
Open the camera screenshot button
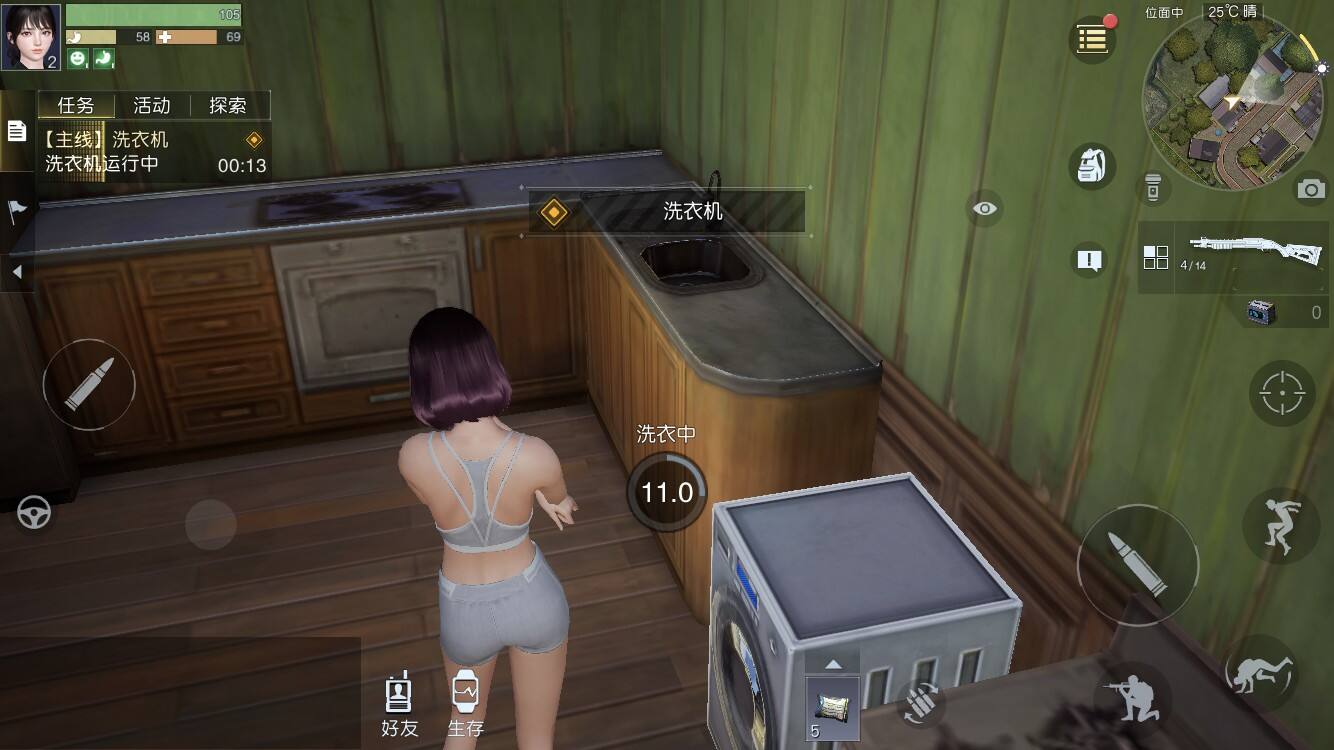[x=1311, y=189]
